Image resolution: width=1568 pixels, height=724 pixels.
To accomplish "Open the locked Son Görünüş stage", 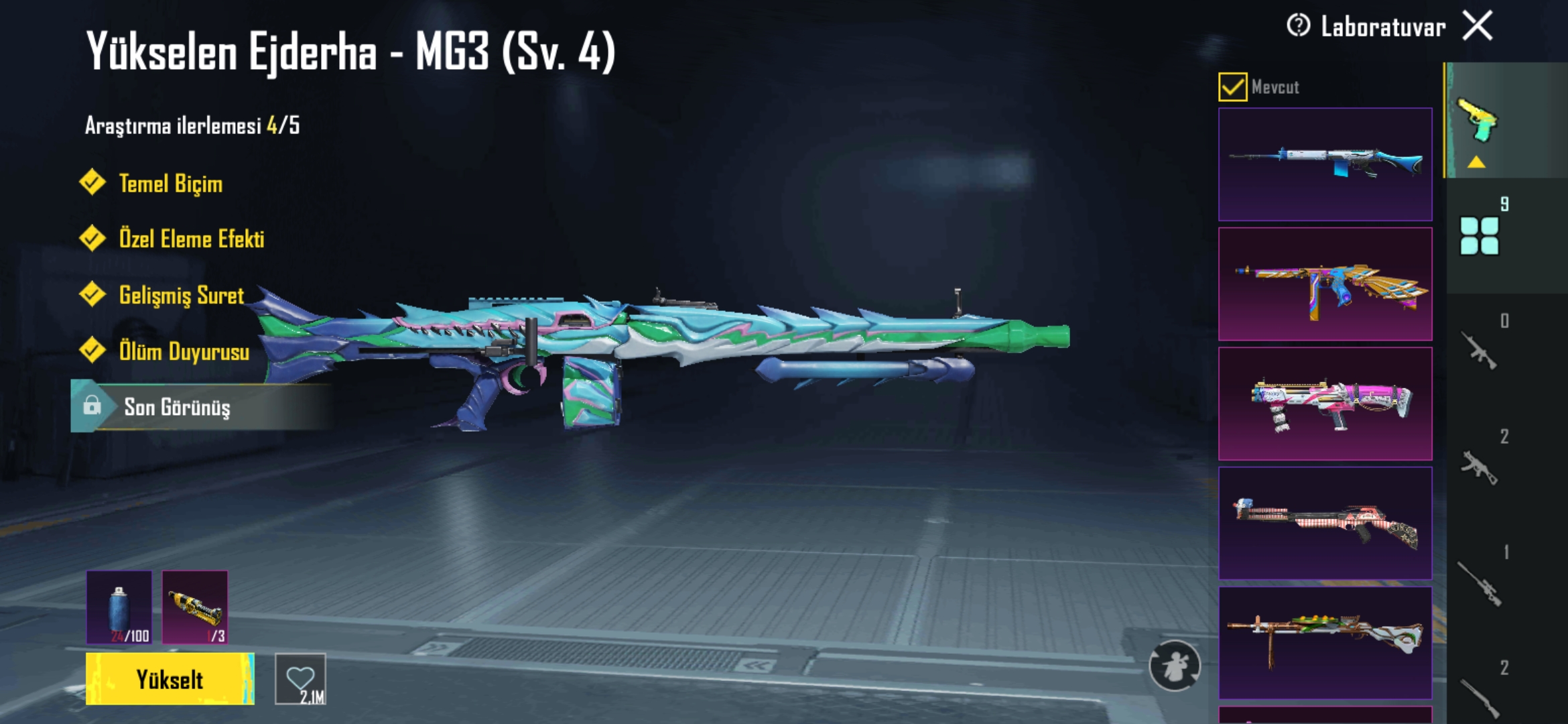I will pos(177,407).
